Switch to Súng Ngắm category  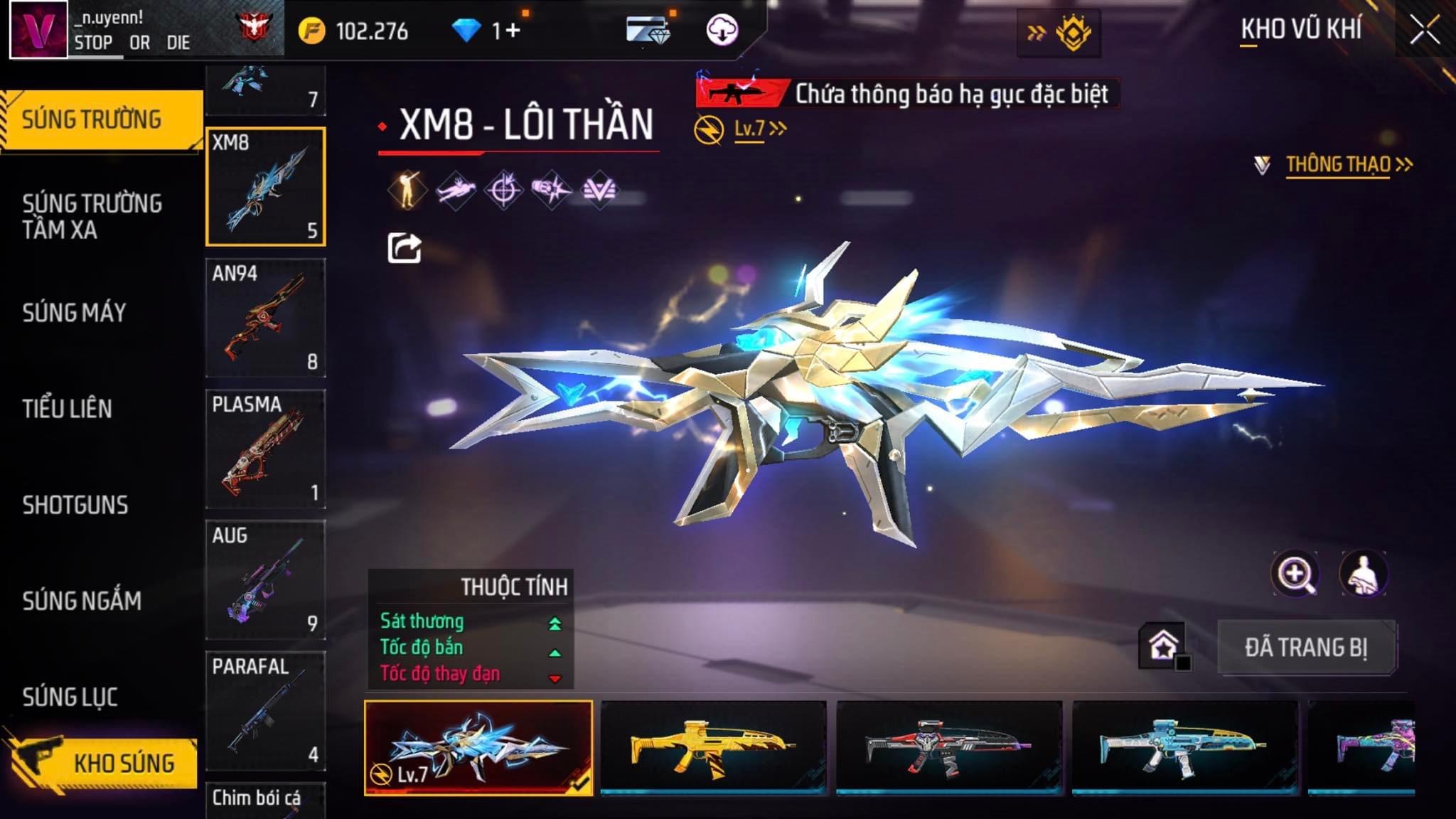point(82,601)
